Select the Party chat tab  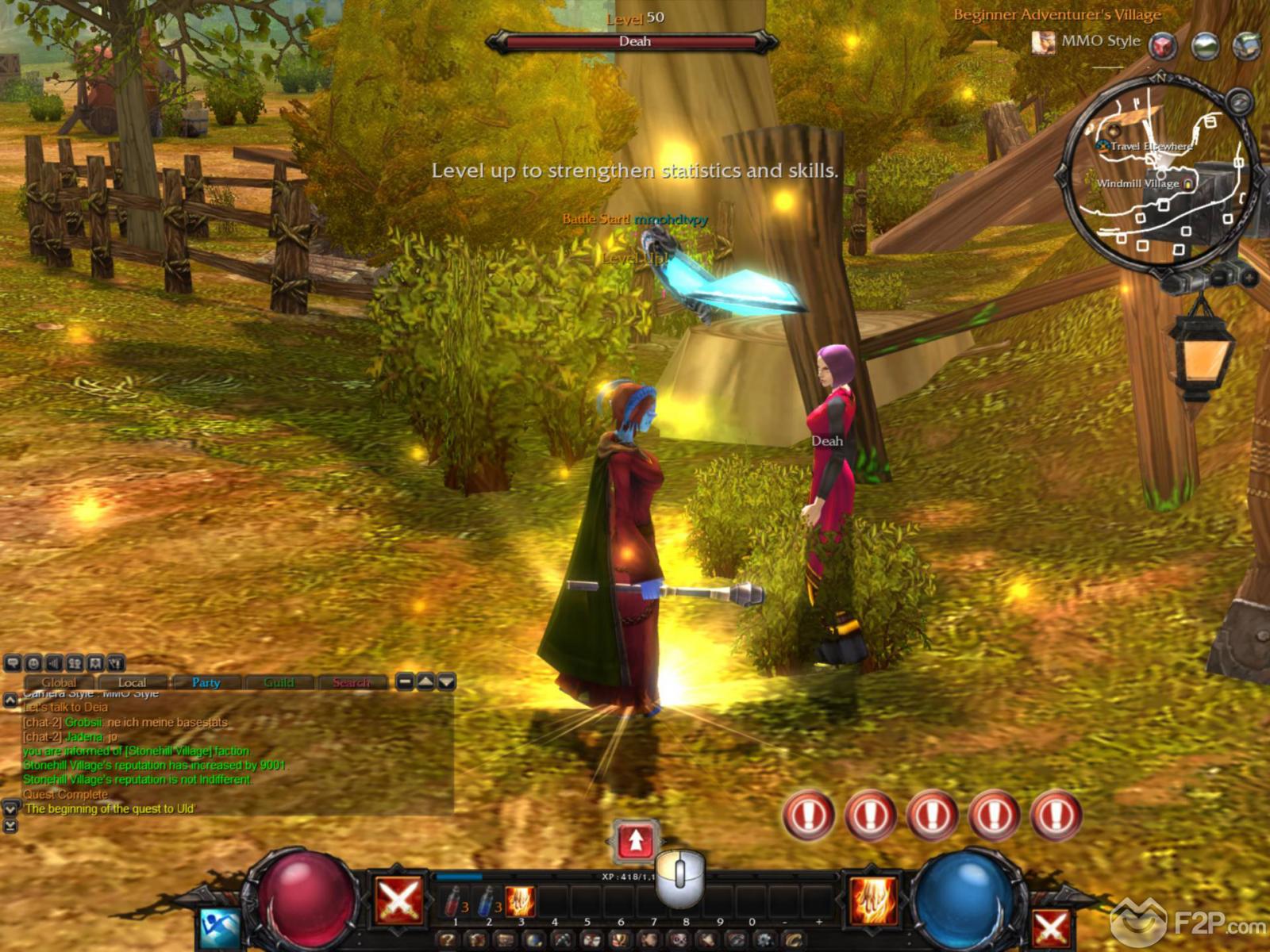coord(206,682)
